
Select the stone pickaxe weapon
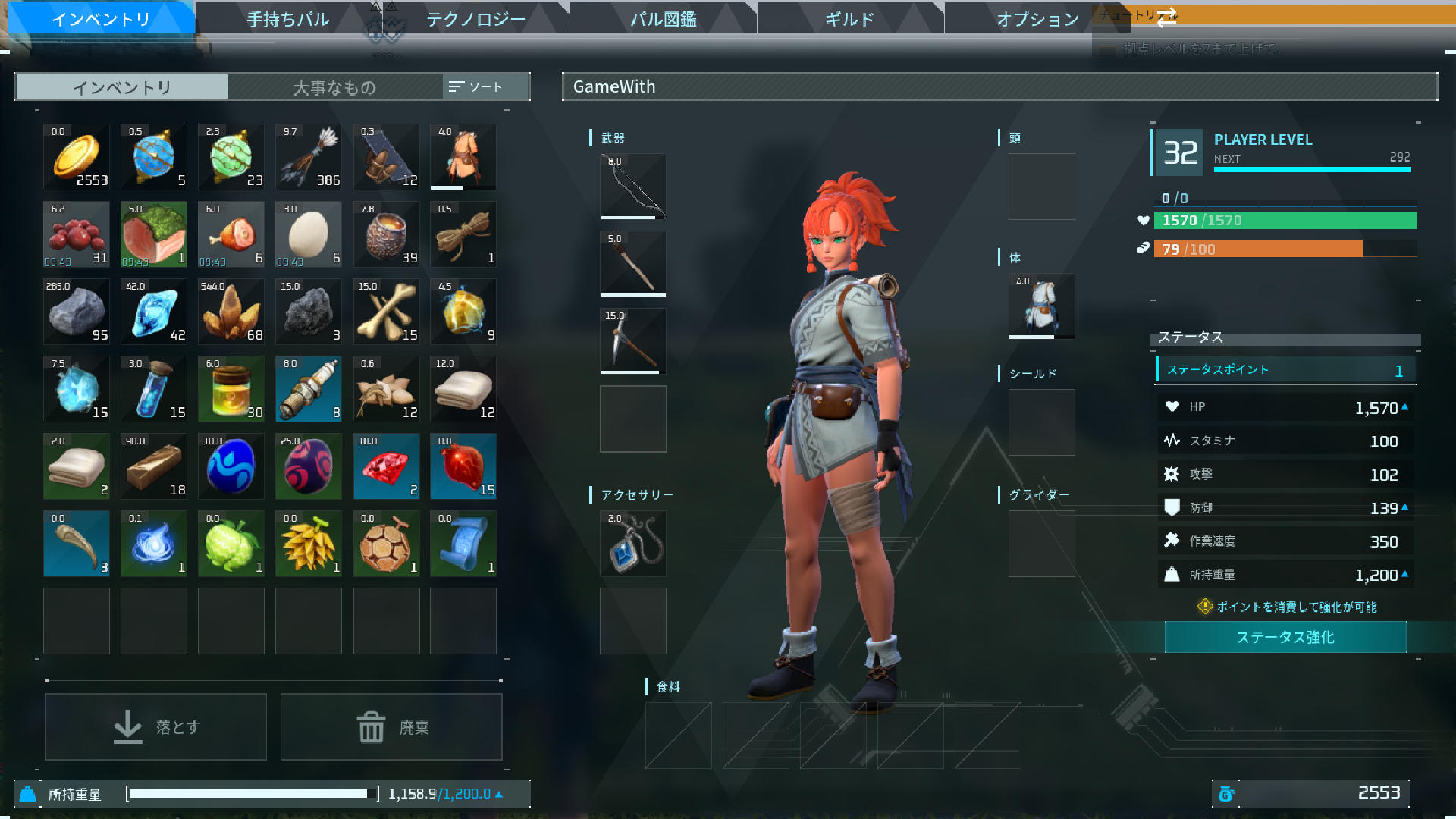coord(633,340)
